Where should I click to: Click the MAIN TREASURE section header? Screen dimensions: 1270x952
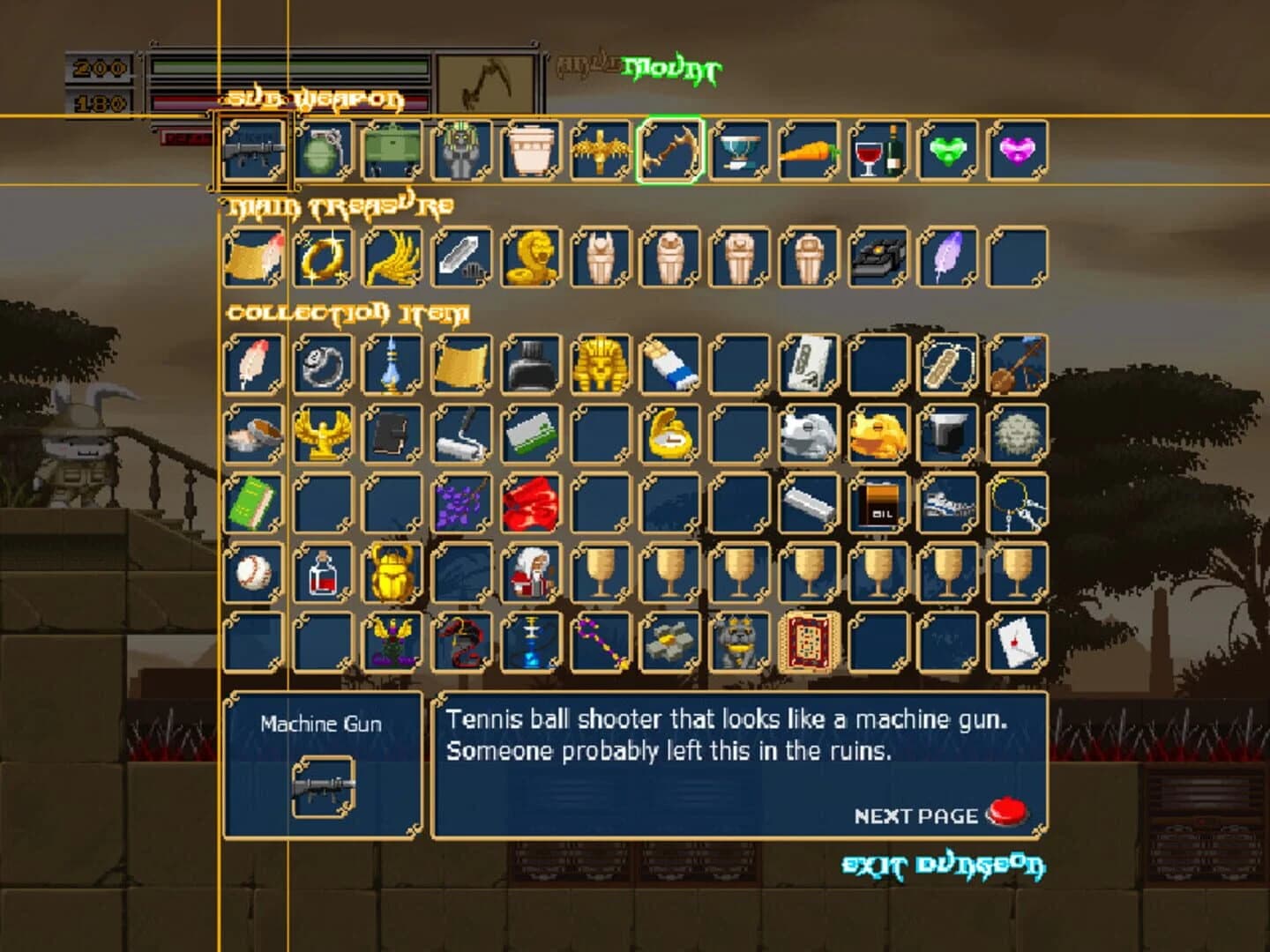[x=341, y=205]
